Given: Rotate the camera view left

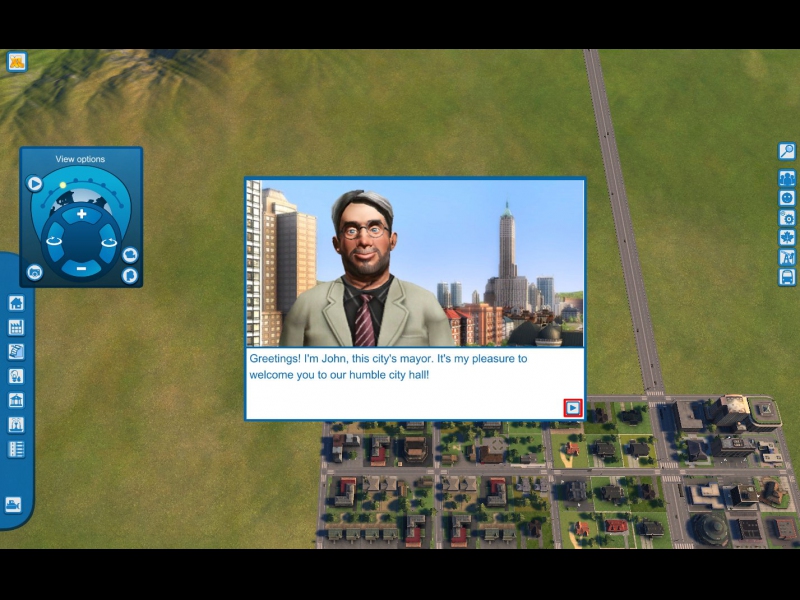Looking at the screenshot, I should (x=54, y=240).
